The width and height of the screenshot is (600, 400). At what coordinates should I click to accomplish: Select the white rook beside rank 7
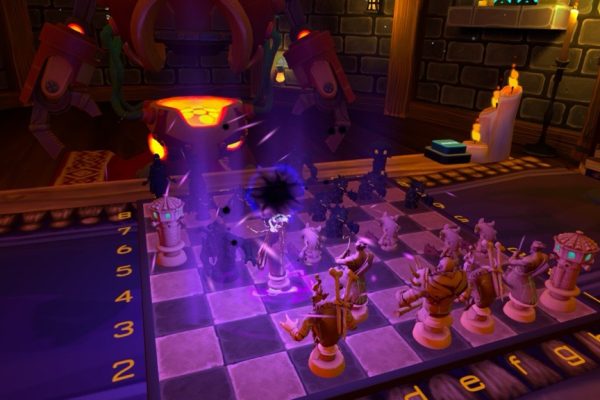coord(168,231)
